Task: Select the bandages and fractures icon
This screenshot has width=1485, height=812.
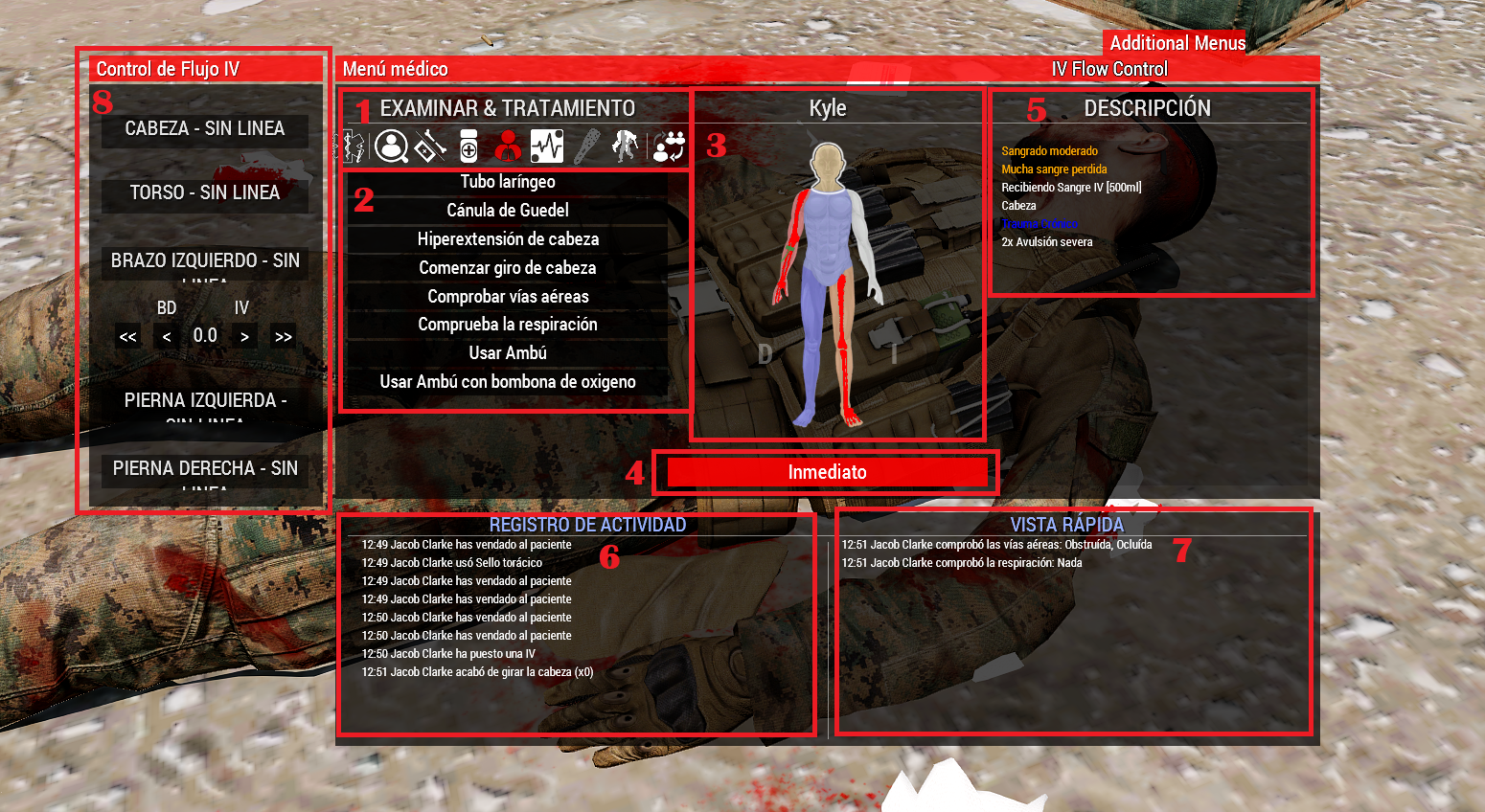Action: pos(431,146)
